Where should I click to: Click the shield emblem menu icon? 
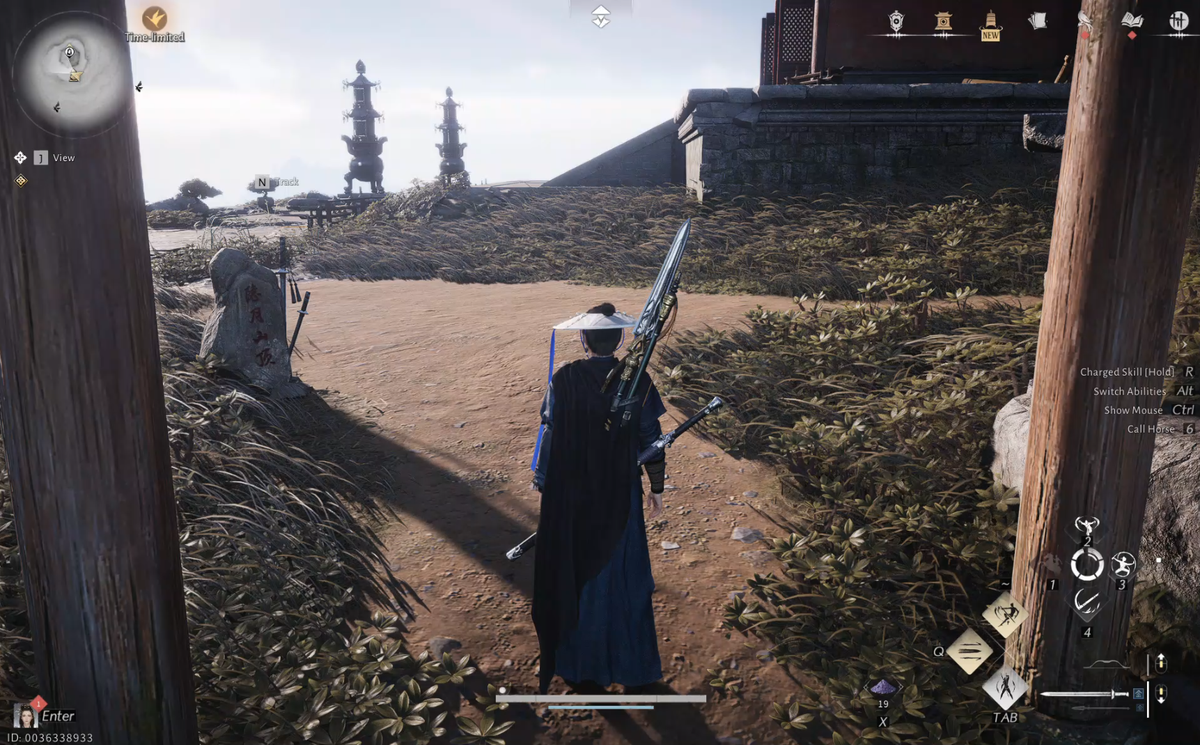click(896, 21)
